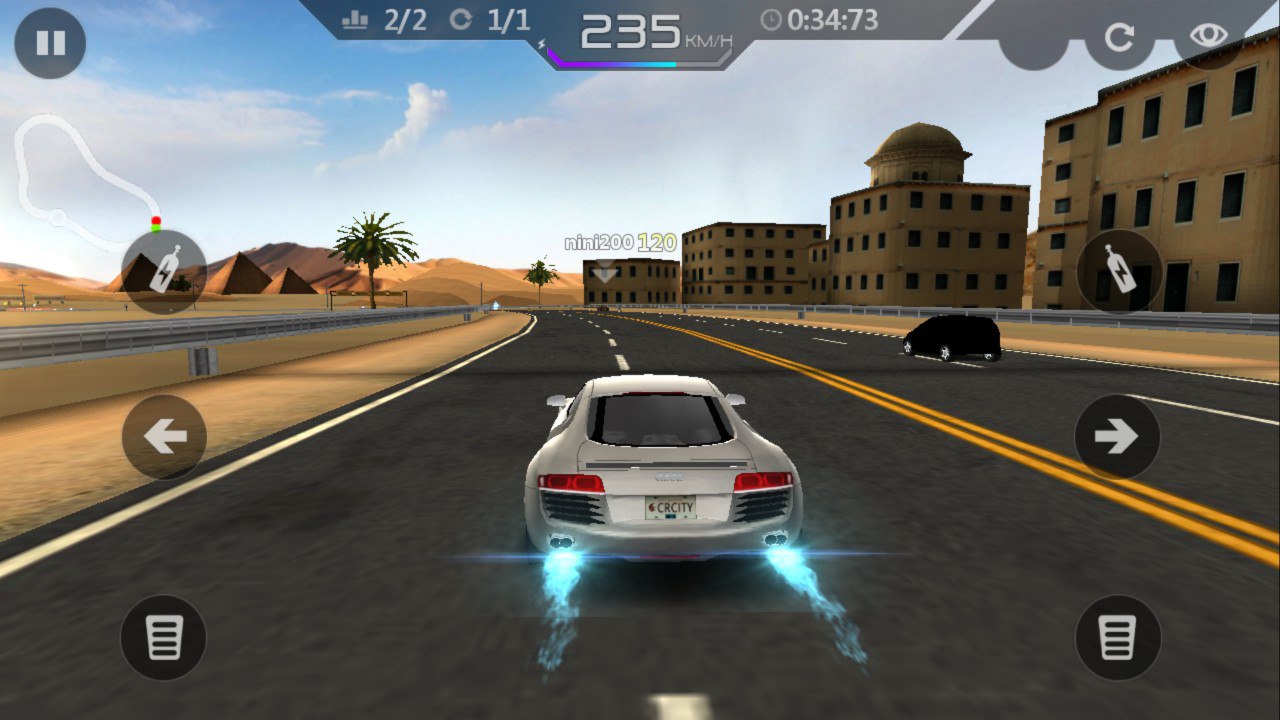Activate the nitro bottle beside the minimap
This screenshot has width=1280, height=720.
click(x=164, y=272)
